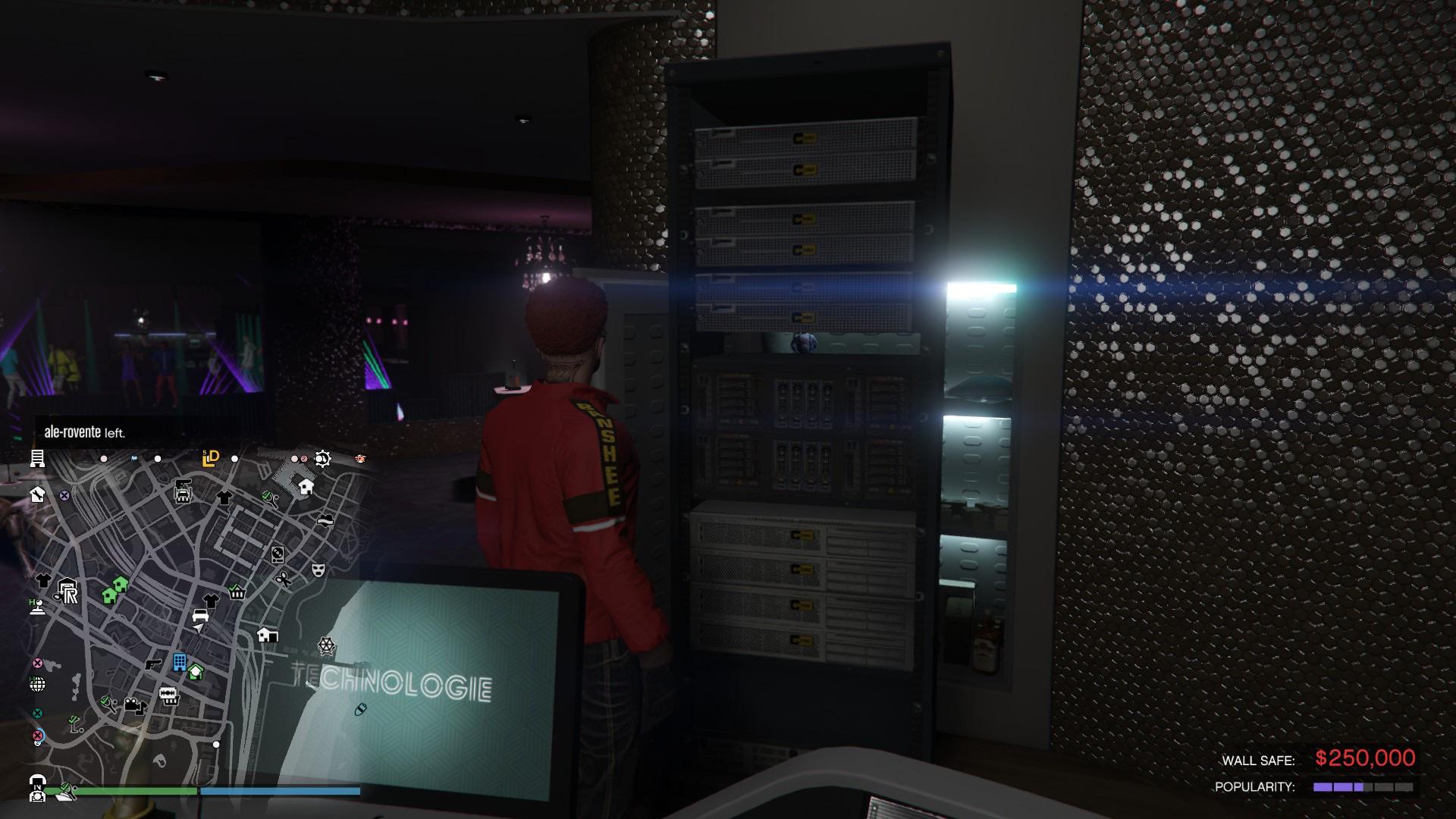Select the Ferris wheel pier blip

(327, 647)
